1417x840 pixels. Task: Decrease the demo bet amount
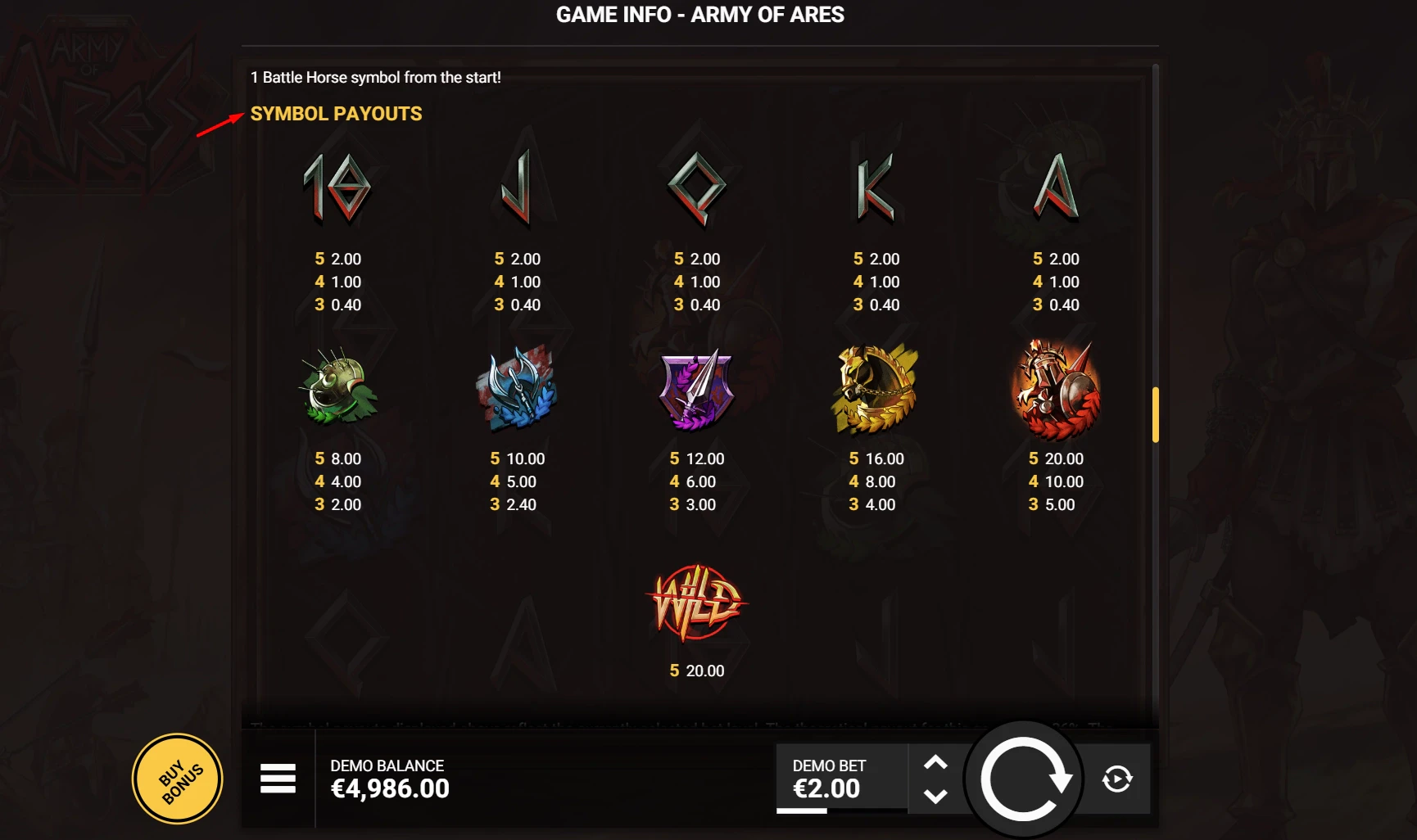click(936, 796)
